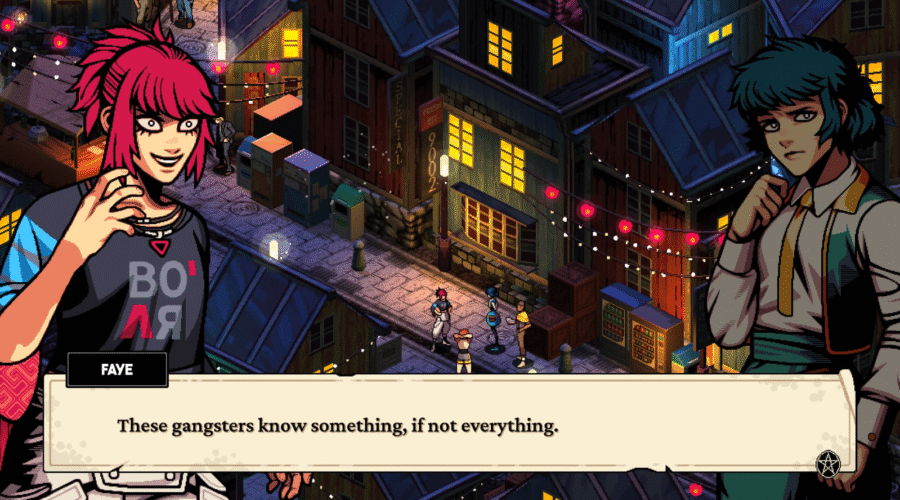Advance Faye's dialogue text box
Image resolution: width=900 pixels, height=500 pixels.
pyautogui.click(x=450, y=426)
